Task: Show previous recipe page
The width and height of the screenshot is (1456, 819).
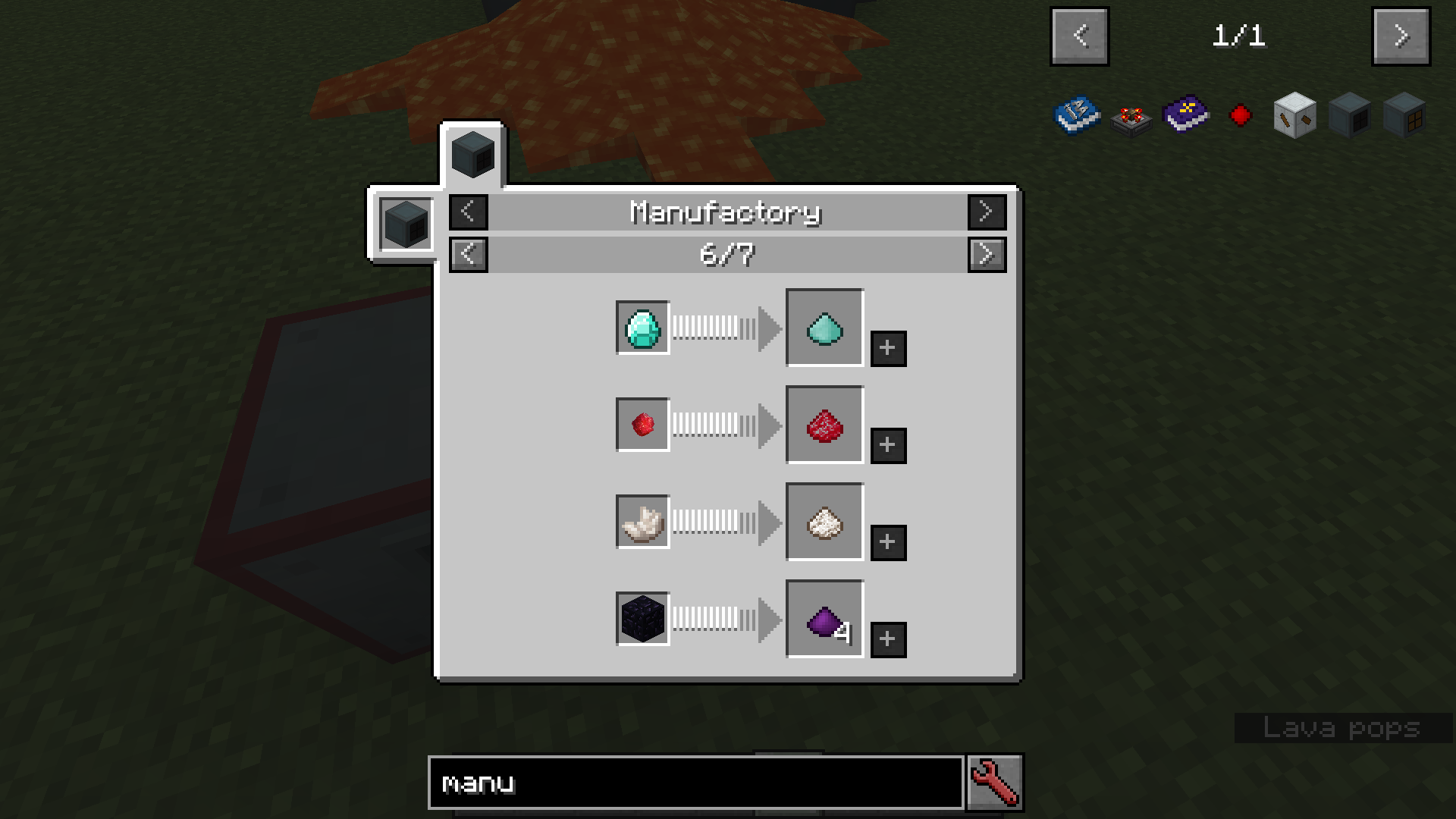Action: pyautogui.click(x=468, y=254)
